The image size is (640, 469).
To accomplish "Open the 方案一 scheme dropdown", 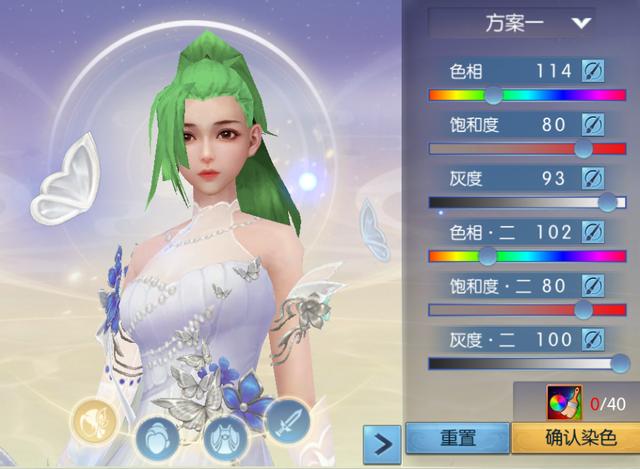I will pos(511,22).
